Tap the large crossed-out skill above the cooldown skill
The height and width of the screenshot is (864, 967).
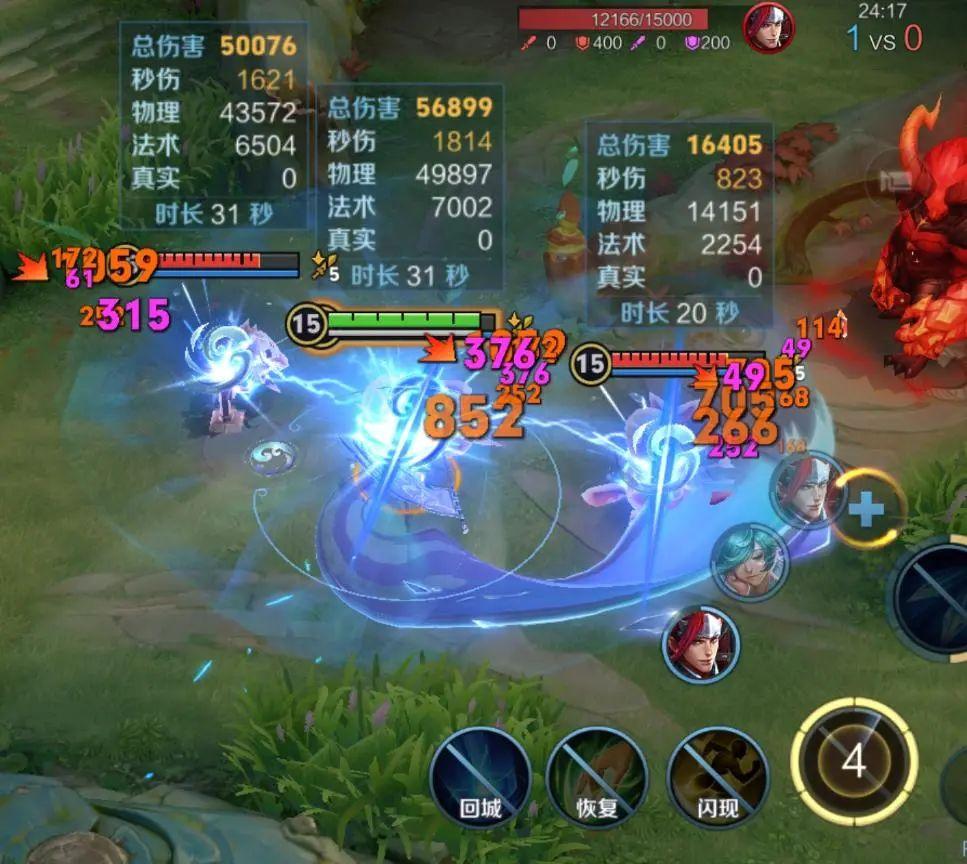935,598
